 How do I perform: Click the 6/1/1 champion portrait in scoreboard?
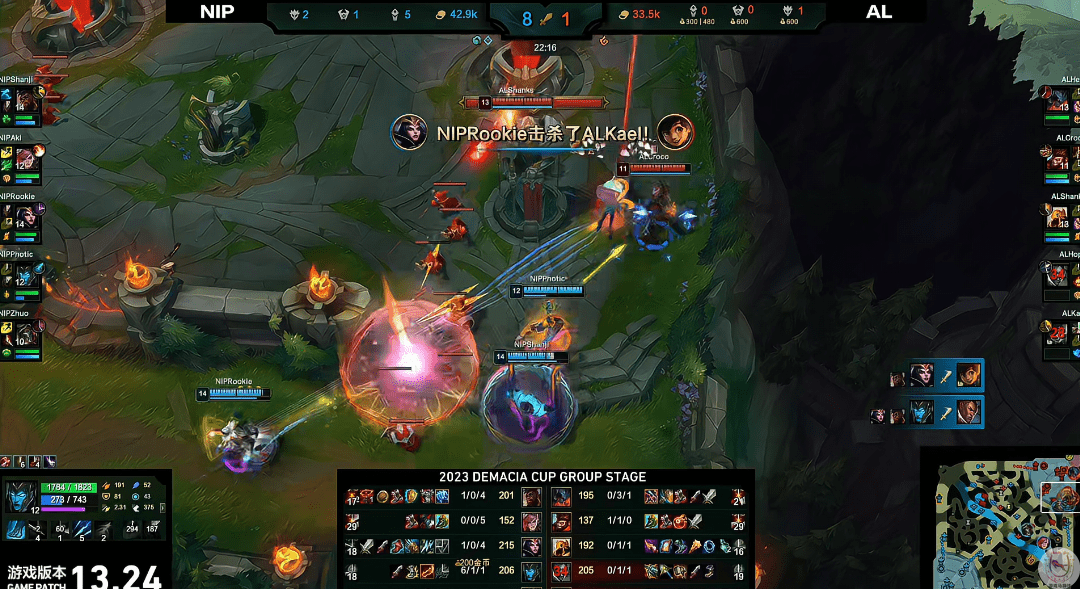click(x=531, y=571)
